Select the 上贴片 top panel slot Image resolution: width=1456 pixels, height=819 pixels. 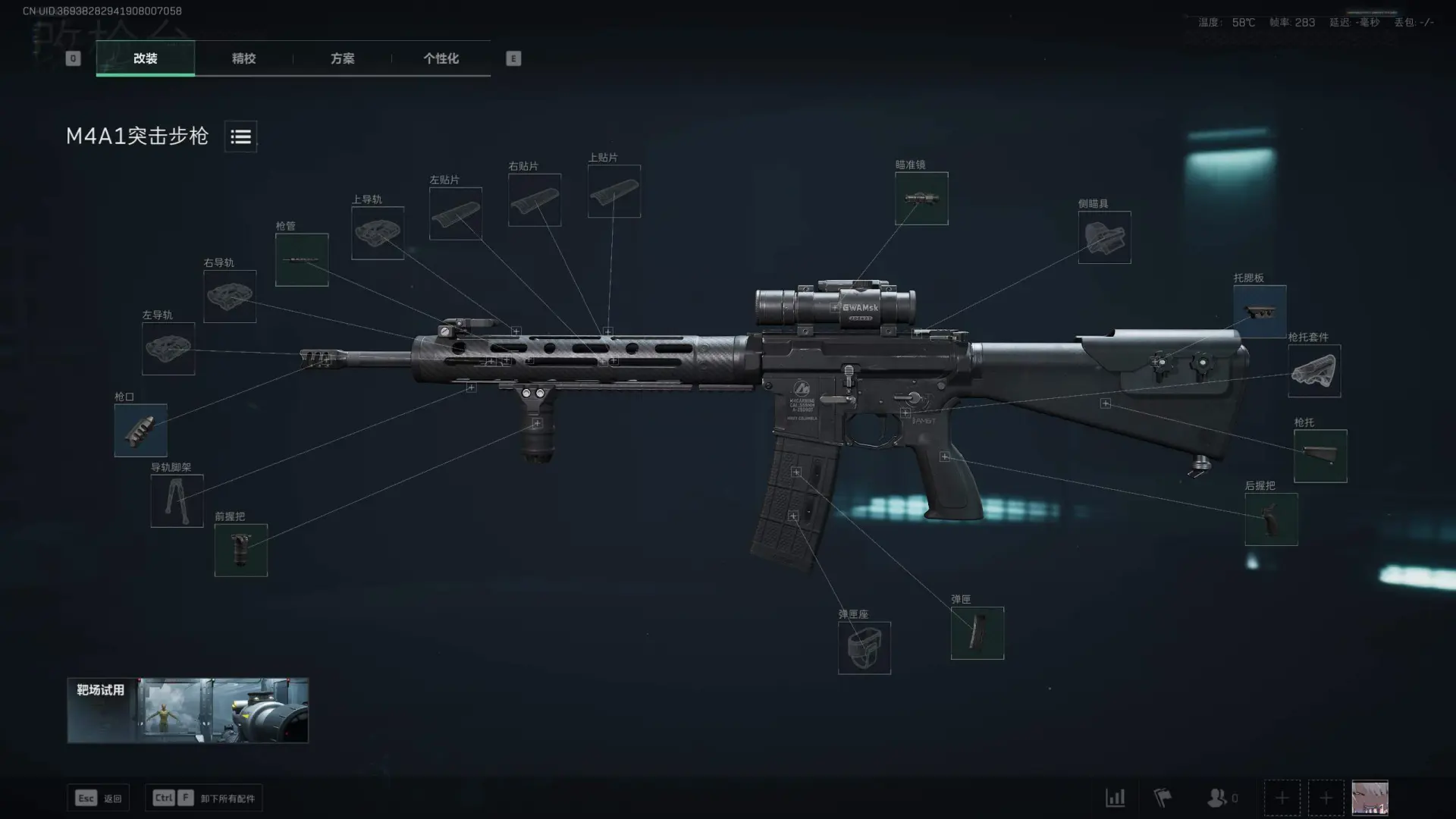[x=613, y=191]
